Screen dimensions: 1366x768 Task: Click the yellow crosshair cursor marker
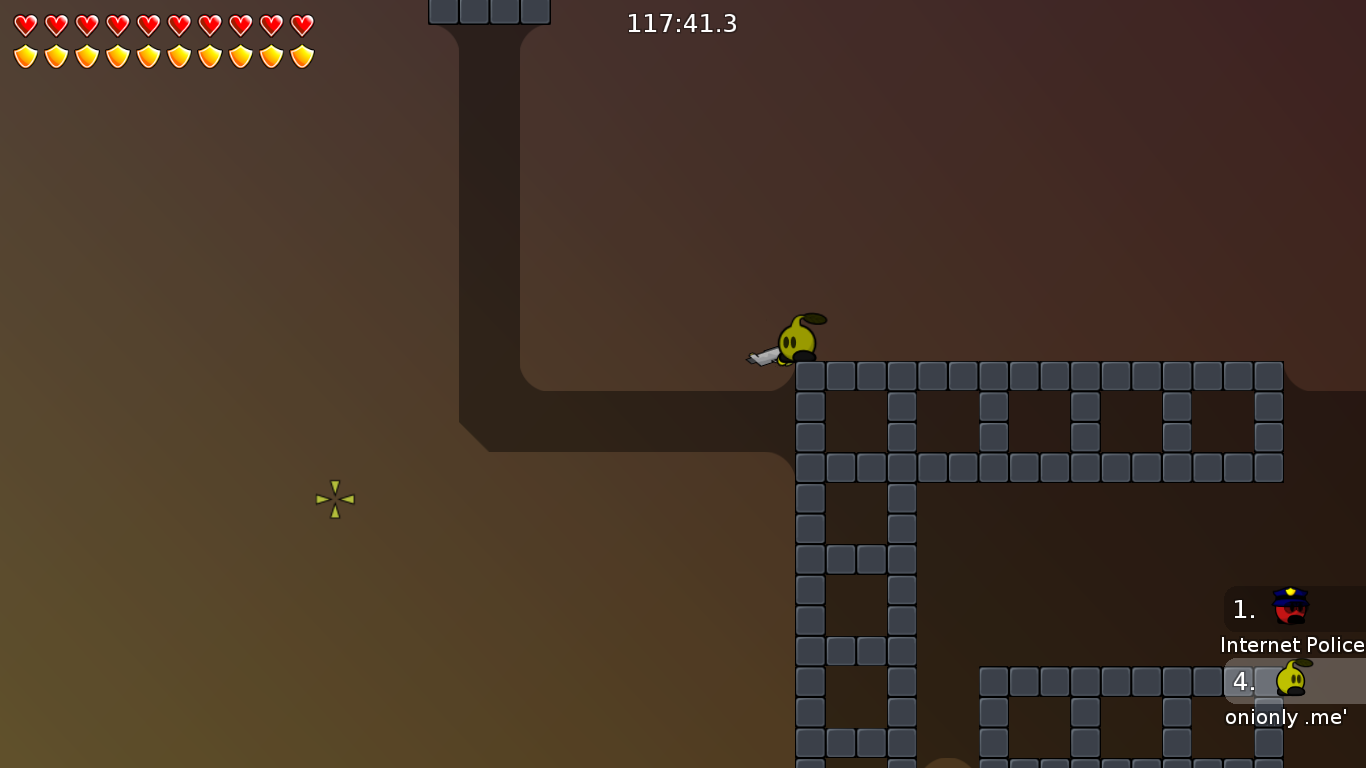point(334,500)
